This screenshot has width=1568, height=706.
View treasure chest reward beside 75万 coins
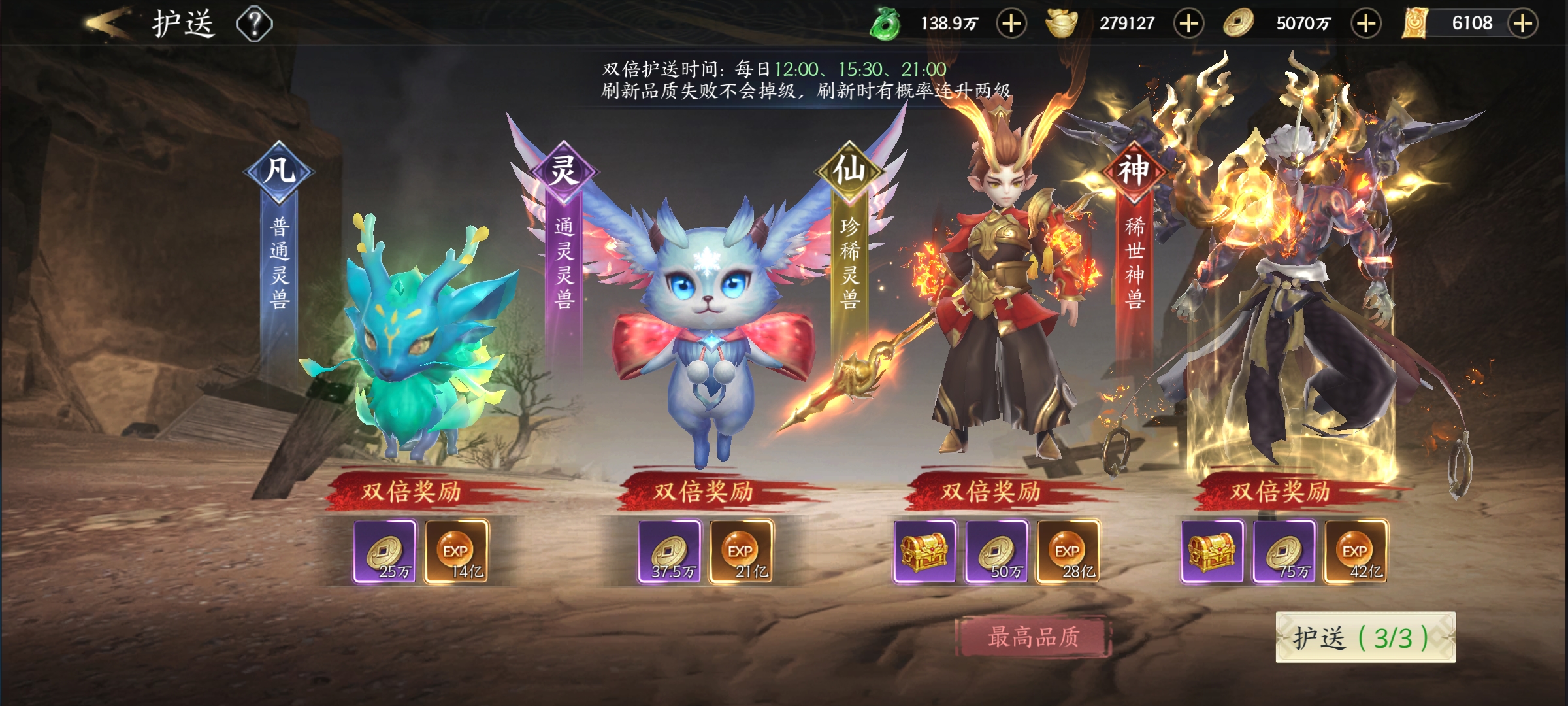click(x=1212, y=552)
